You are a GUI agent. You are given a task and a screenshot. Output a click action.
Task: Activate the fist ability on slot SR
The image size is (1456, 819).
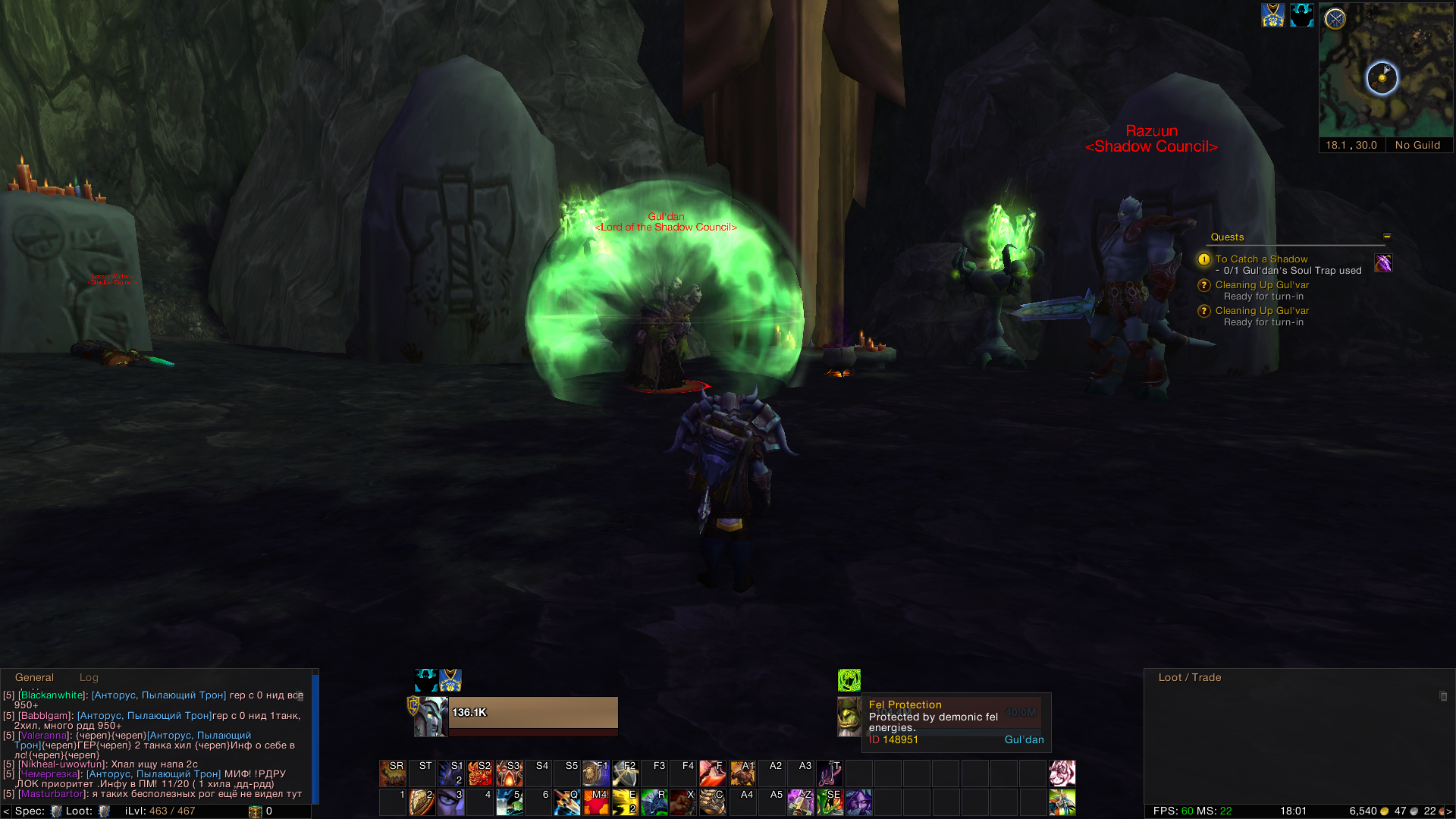click(x=393, y=773)
